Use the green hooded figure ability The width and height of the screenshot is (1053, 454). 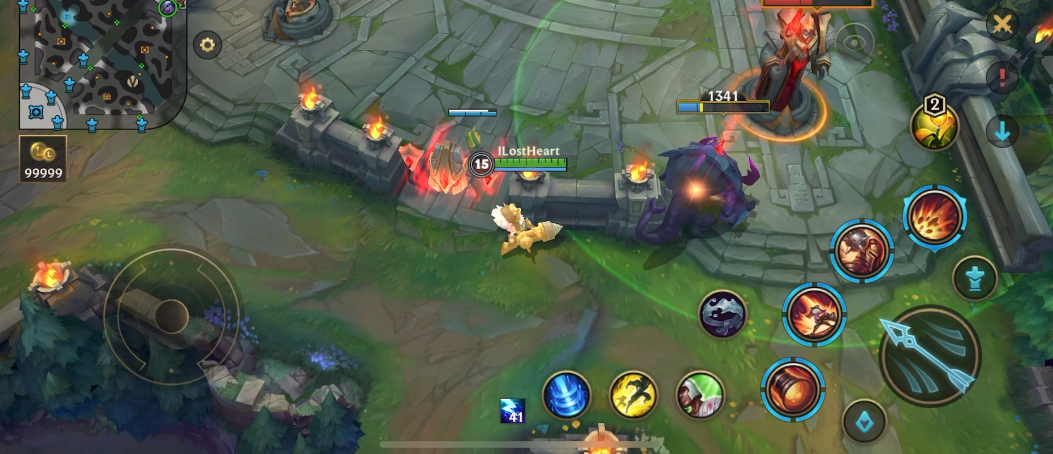tap(700, 394)
